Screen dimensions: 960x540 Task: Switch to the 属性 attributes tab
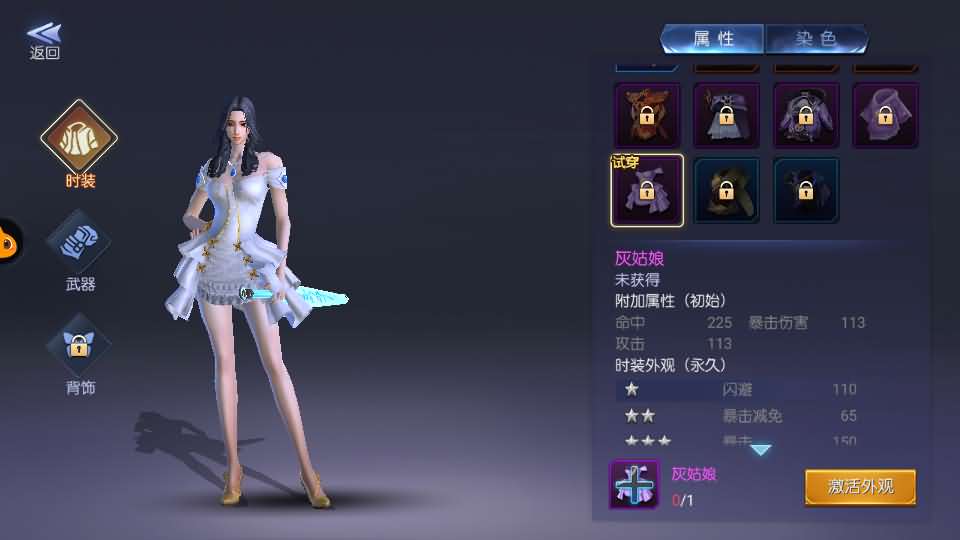[713, 39]
